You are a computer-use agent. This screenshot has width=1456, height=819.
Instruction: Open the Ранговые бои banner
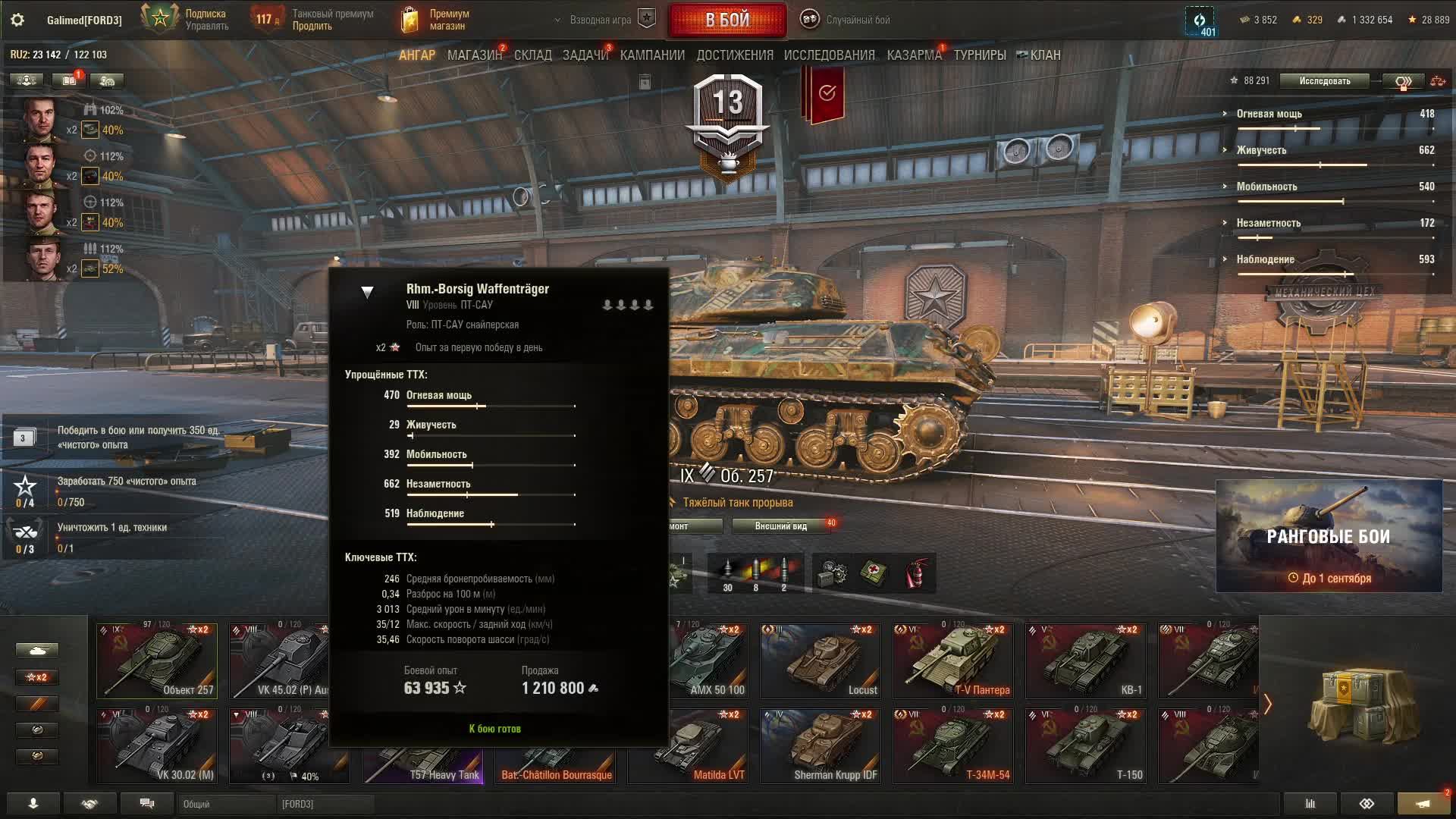point(1329,536)
